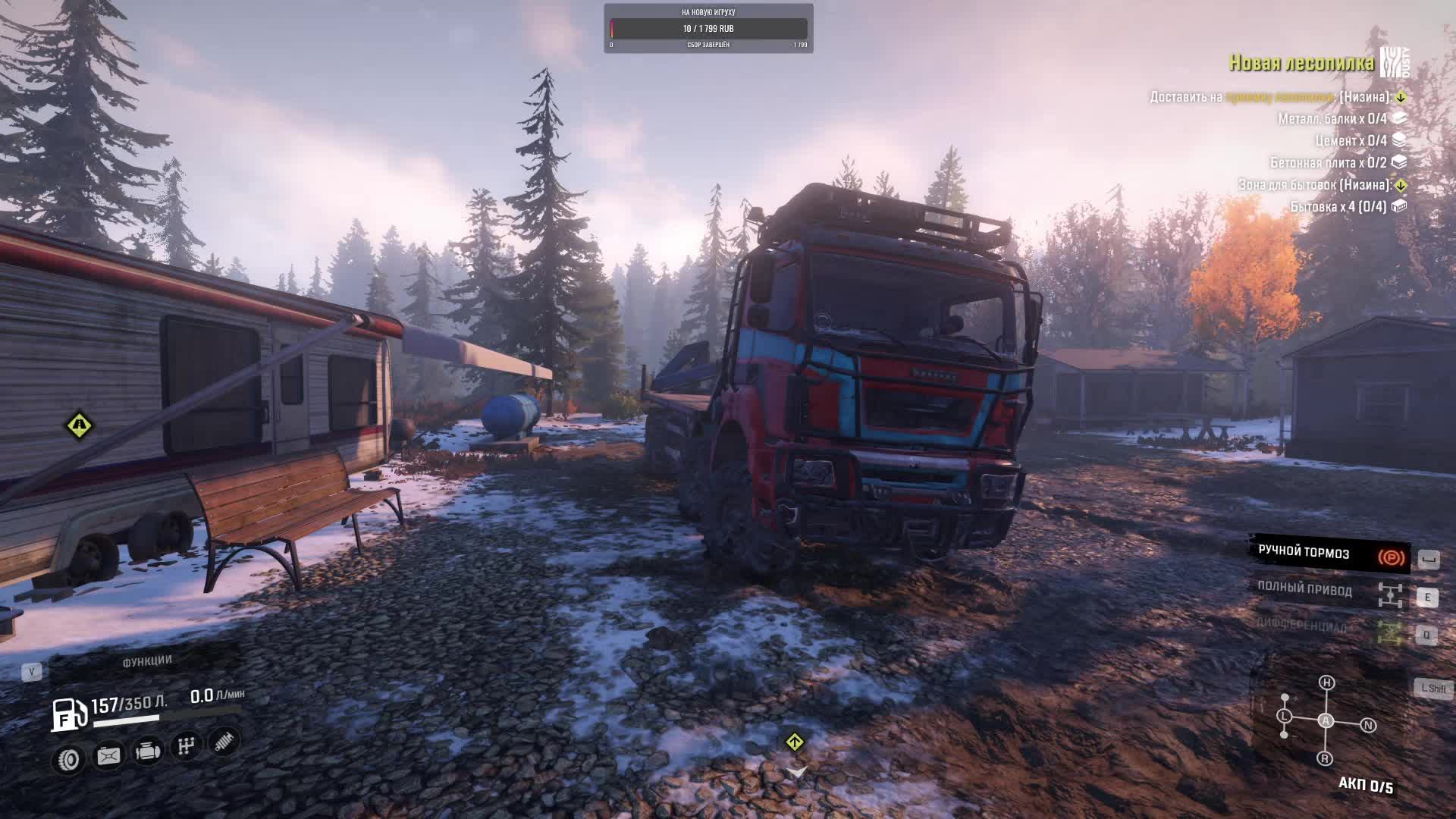Click the donation goal bar overlay

tap(708, 29)
